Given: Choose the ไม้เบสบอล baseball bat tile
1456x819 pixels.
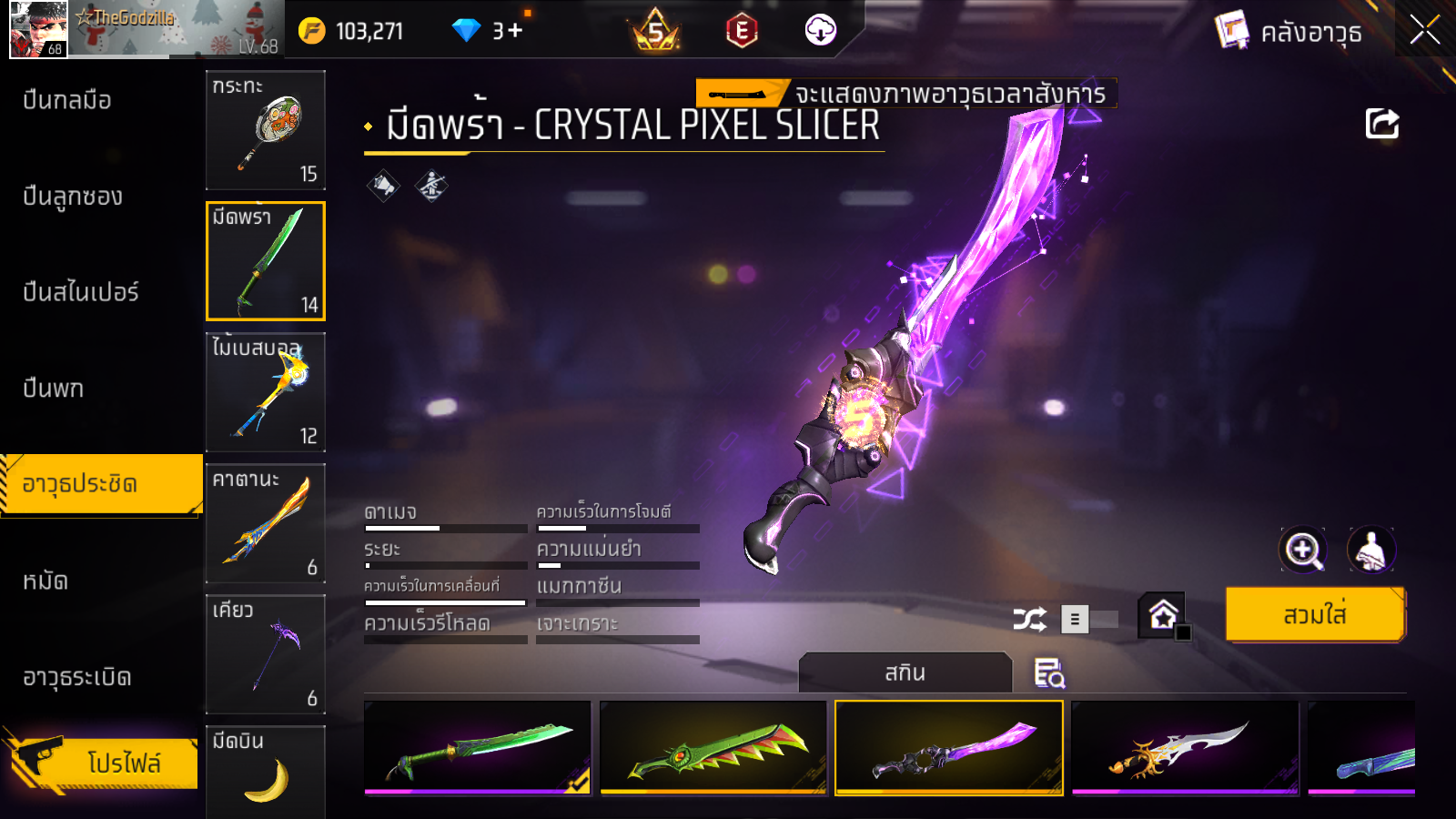Looking at the screenshot, I should tap(266, 392).
